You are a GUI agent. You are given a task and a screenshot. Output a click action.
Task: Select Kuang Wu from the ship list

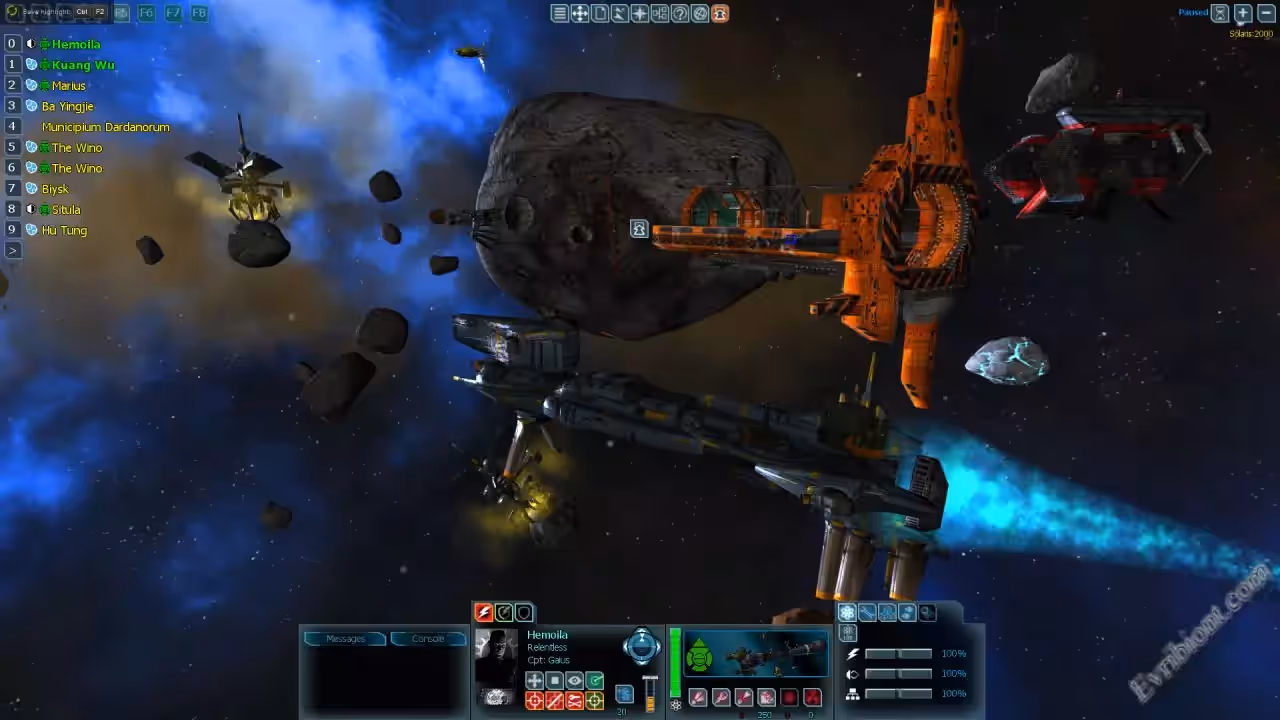(x=83, y=65)
